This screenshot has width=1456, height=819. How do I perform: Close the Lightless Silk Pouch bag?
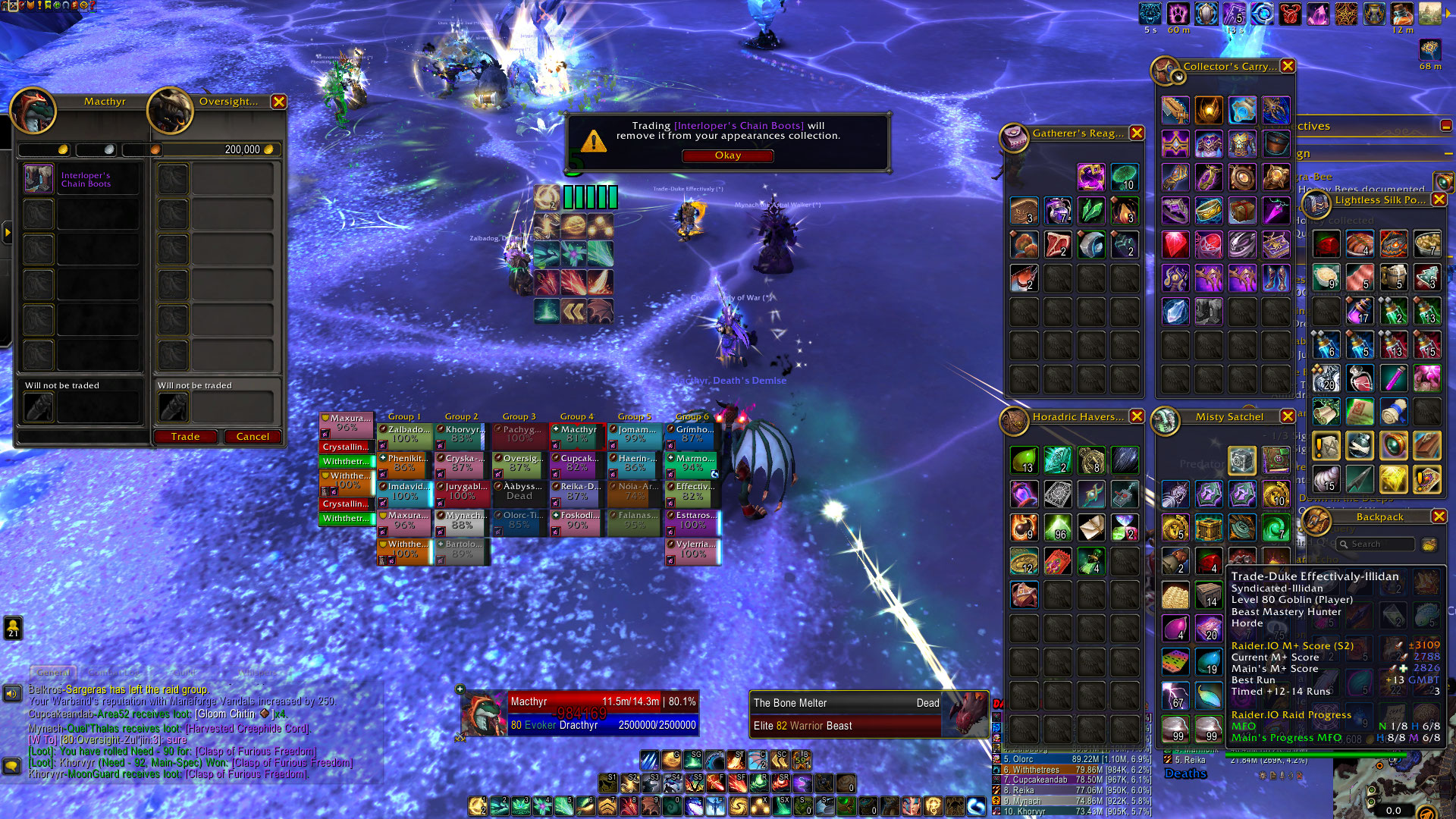tap(1439, 199)
